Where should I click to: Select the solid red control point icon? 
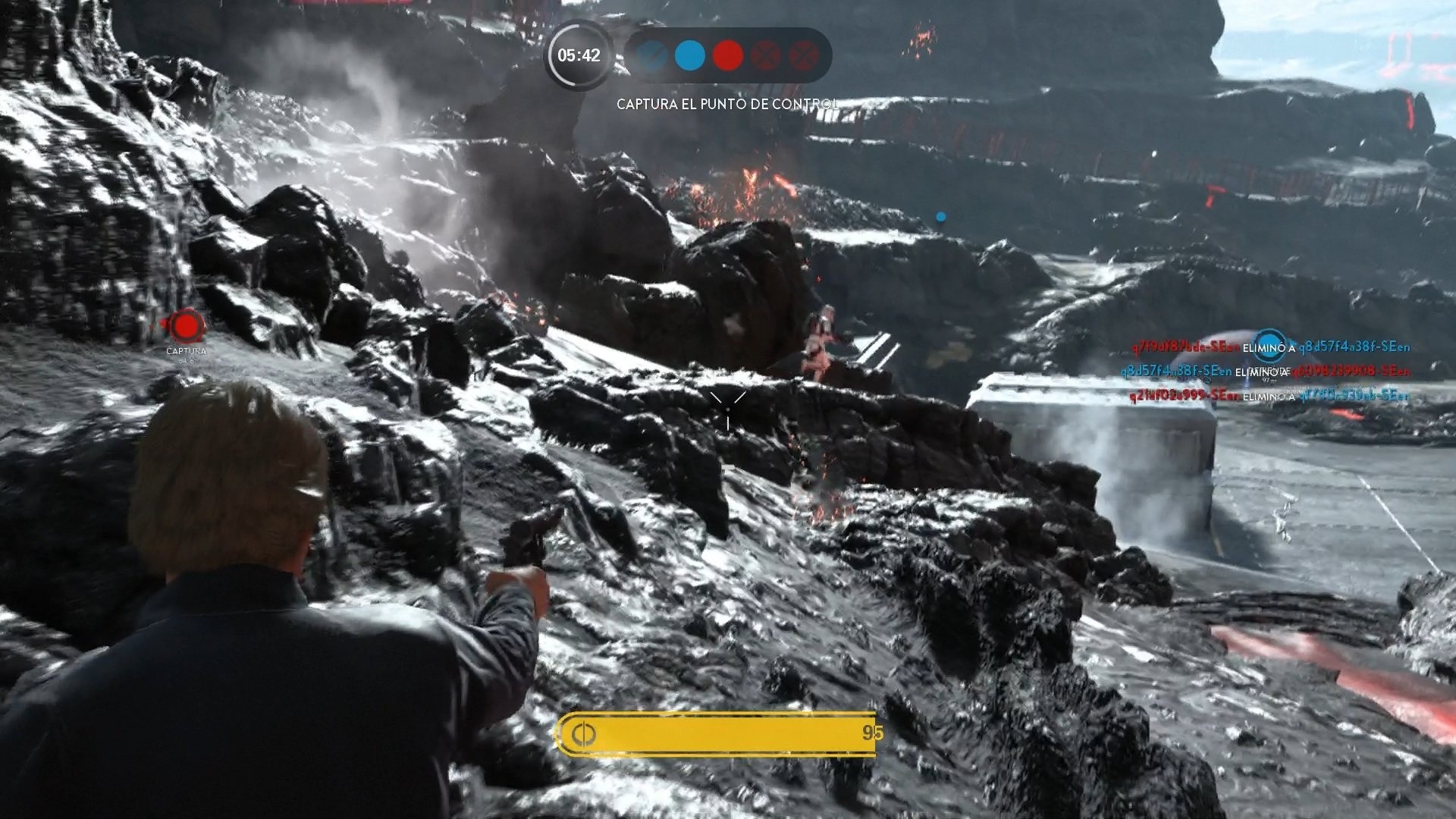tap(728, 55)
